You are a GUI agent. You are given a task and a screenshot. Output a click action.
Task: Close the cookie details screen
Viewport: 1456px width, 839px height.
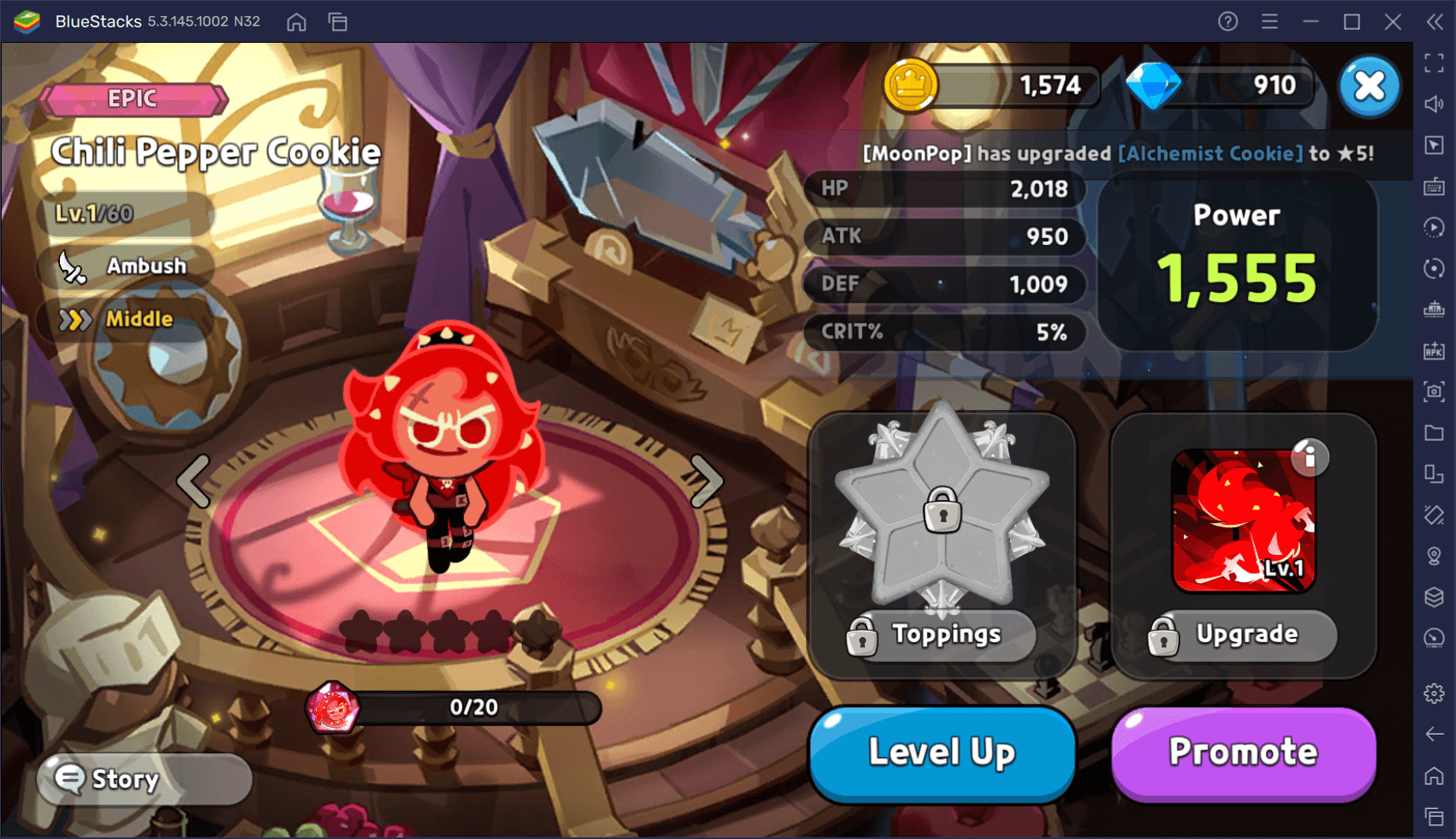(x=1369, y=86)
